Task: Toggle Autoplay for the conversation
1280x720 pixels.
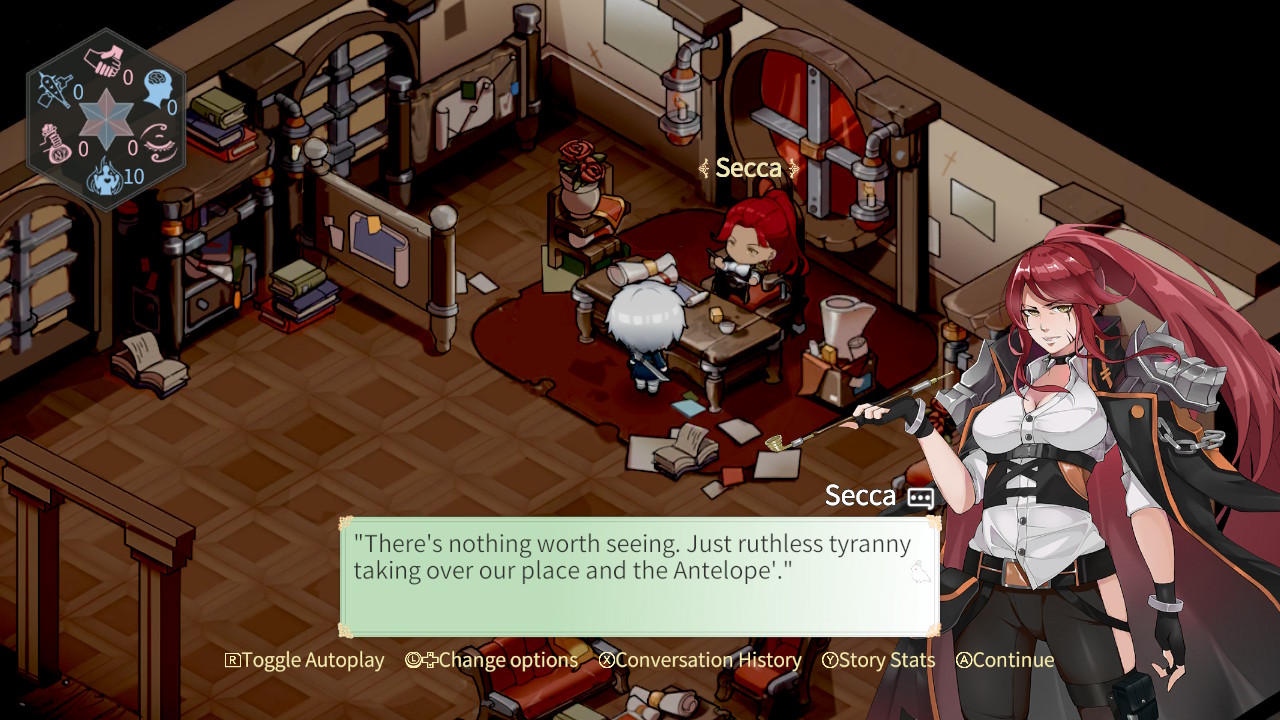Action: pyautogui.click(x=305, y=660)
